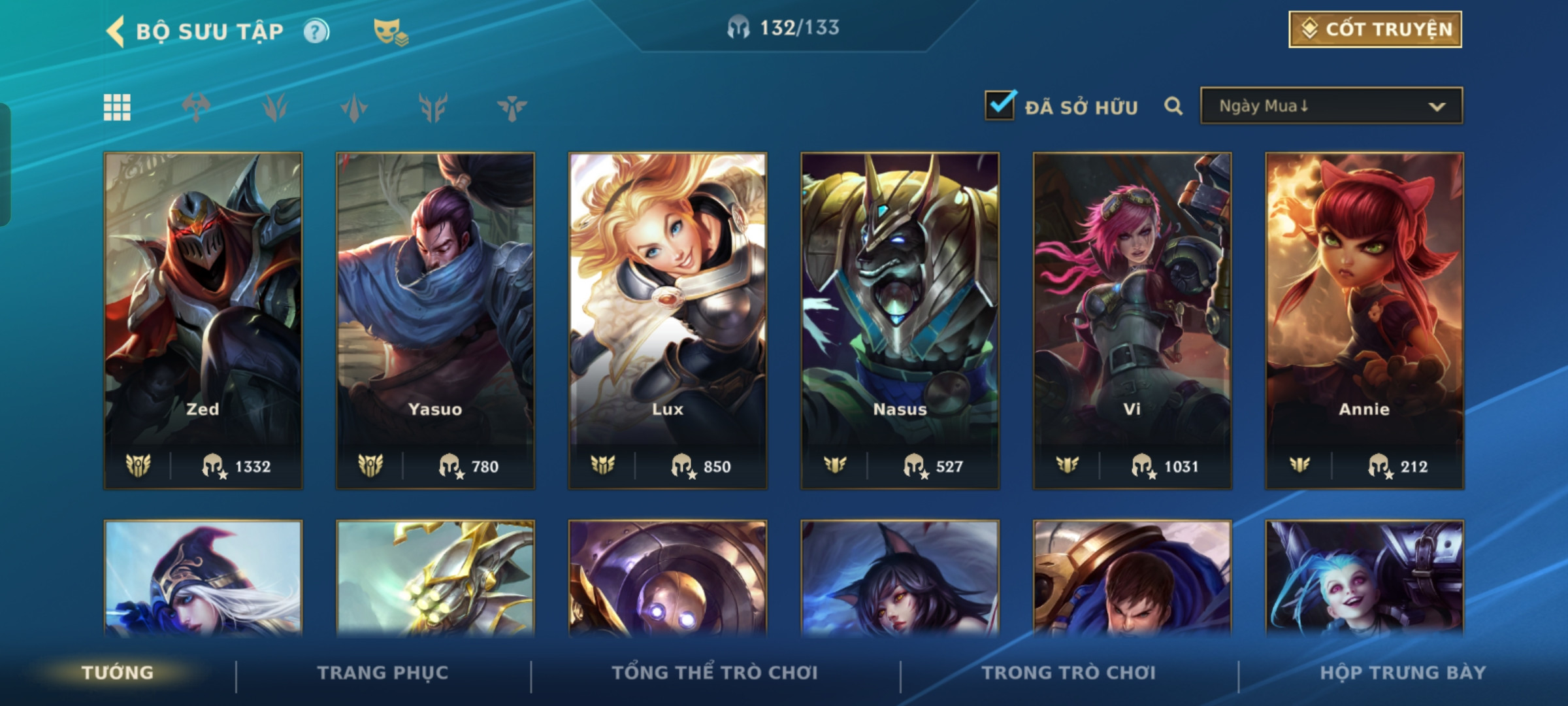Image resolution: width=1568 pixels, height=706 pixels.
Task: Open the champion search magnifier
Action: [x=1173, y=106]
